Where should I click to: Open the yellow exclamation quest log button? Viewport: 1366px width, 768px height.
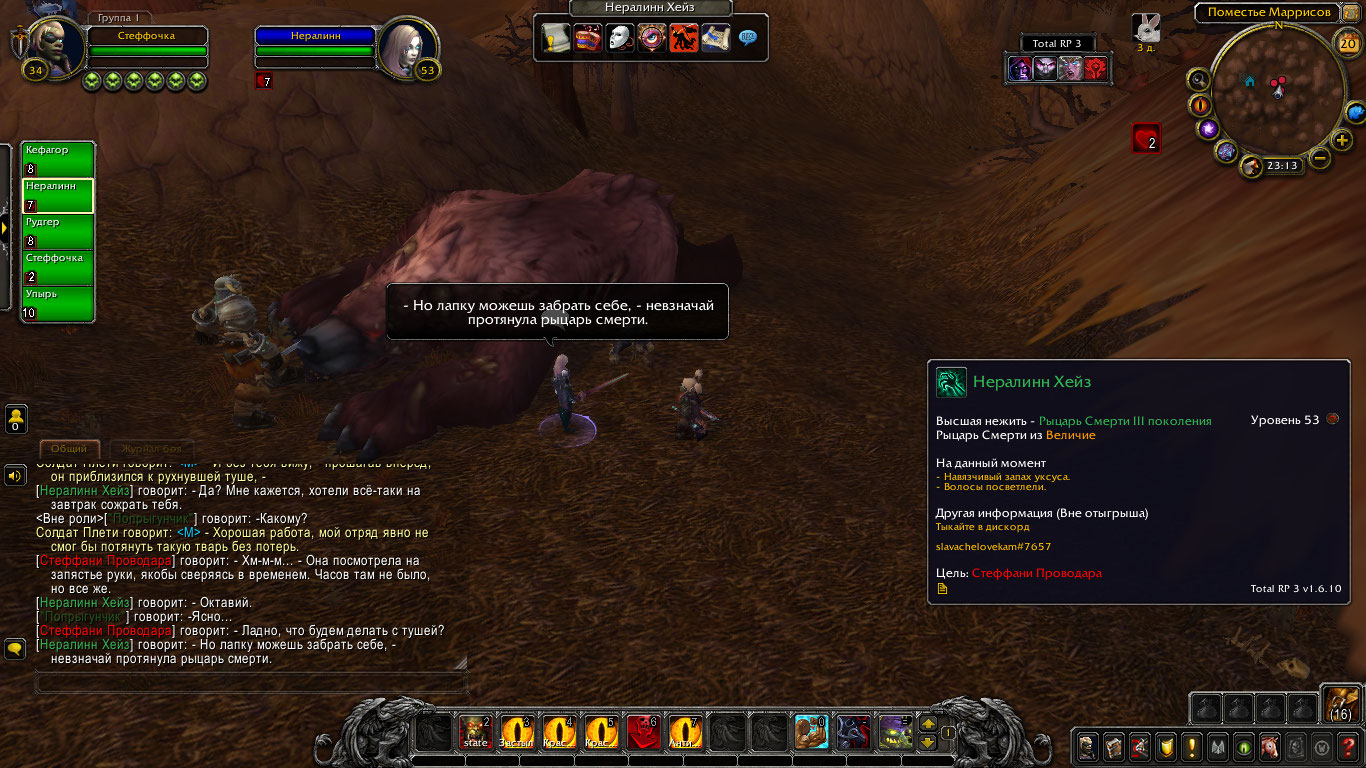click(x=1192, y=746)
